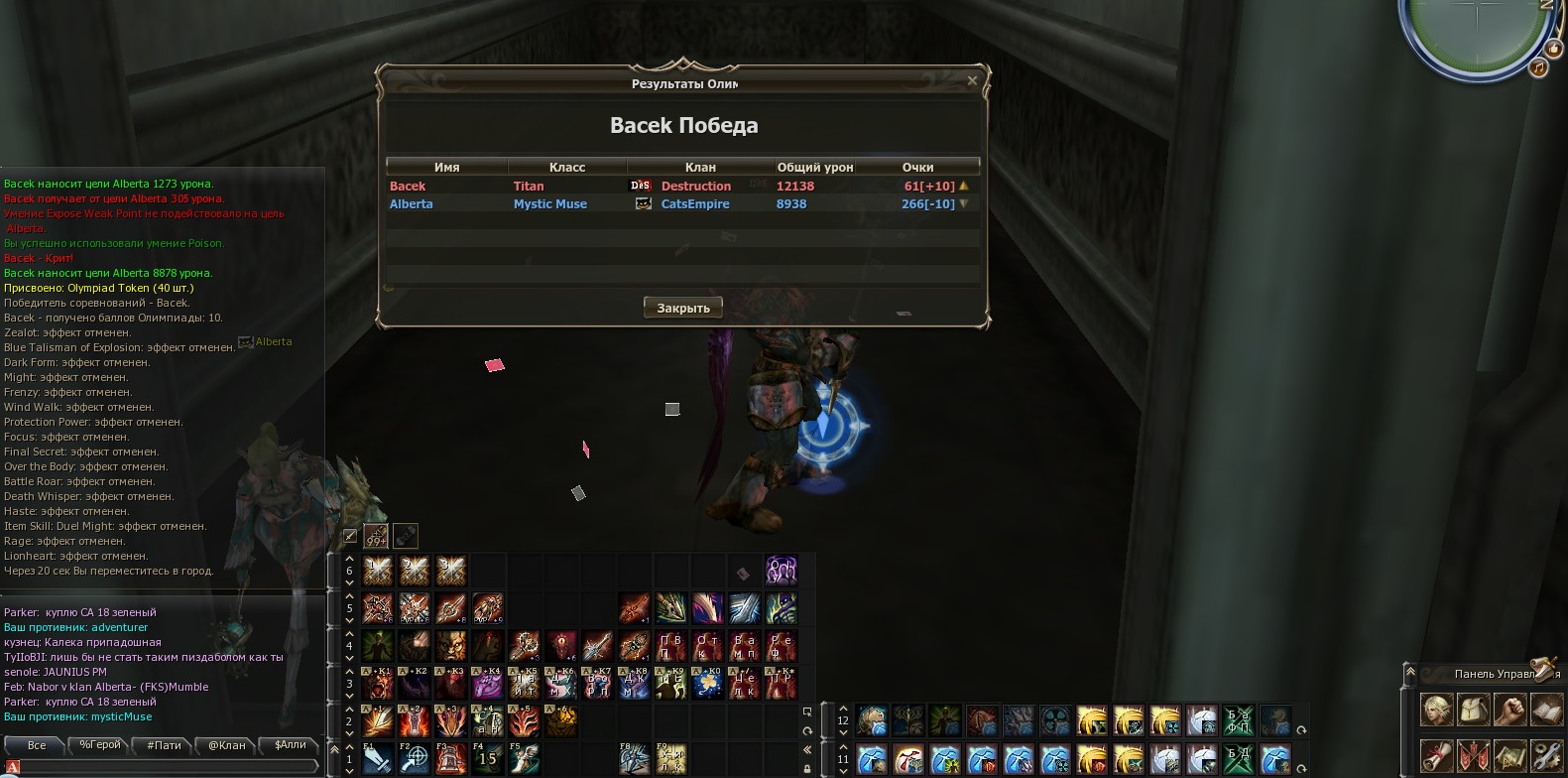Close the Olympiad results window with X
The width and height of the screenshot is (1568, 778).
coord(972,81)
